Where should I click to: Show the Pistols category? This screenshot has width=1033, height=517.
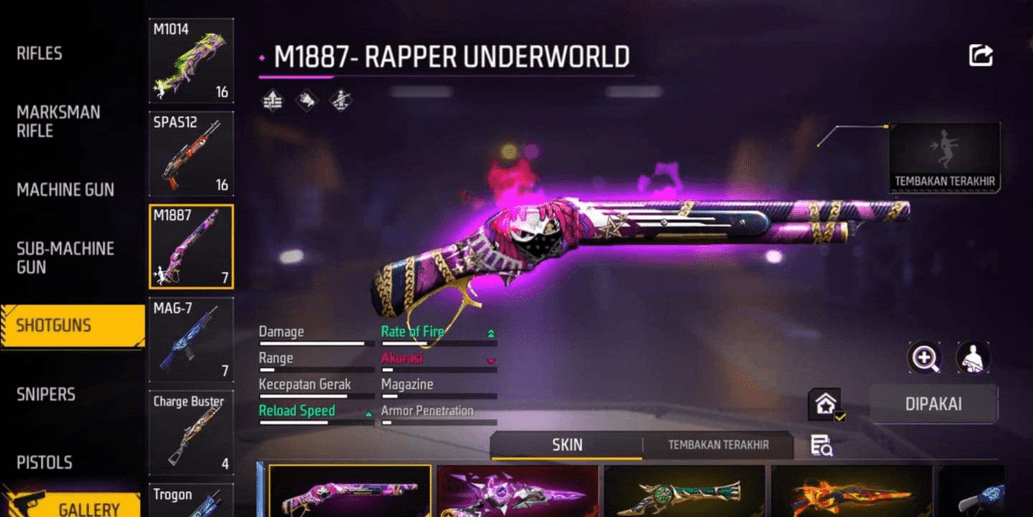[x=44, y=462]
